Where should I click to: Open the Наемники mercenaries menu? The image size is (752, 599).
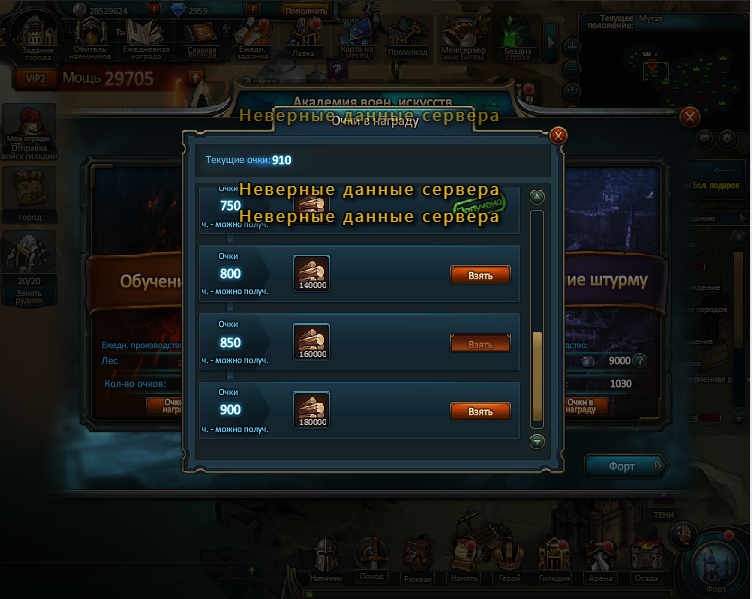(327, 558)
